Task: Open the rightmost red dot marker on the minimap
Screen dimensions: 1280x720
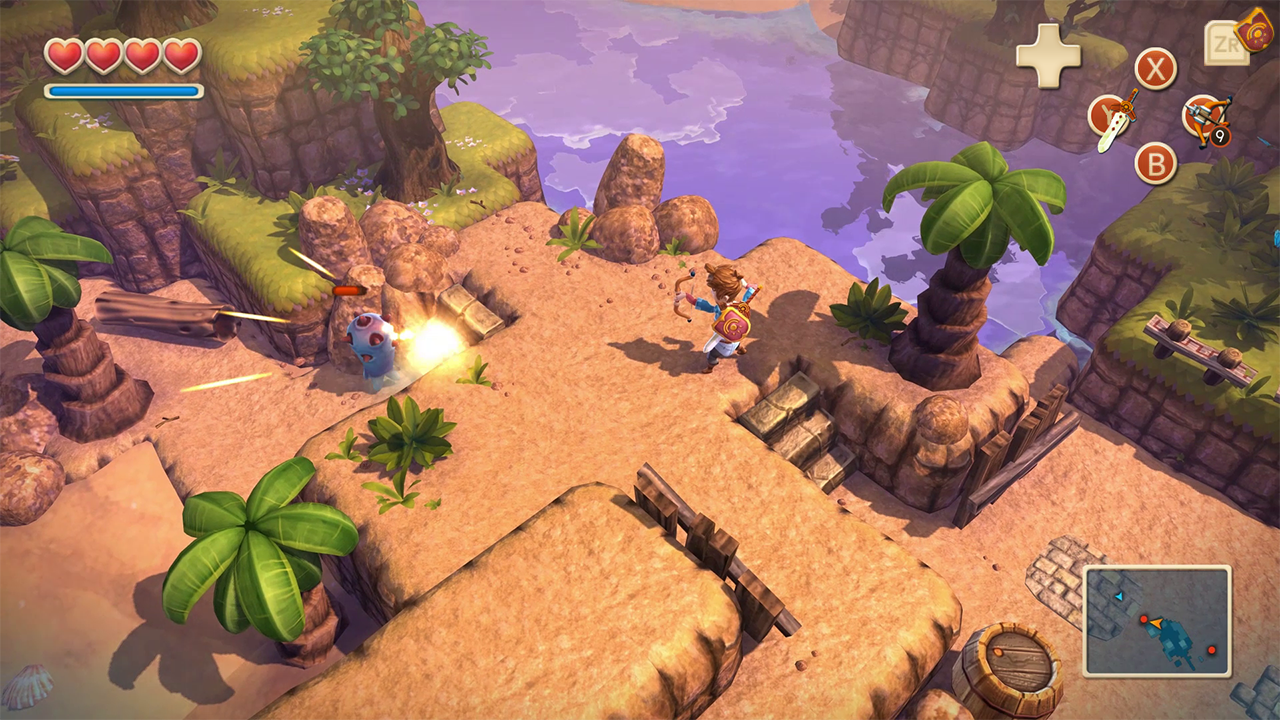Action: (x=1212, y=650)
